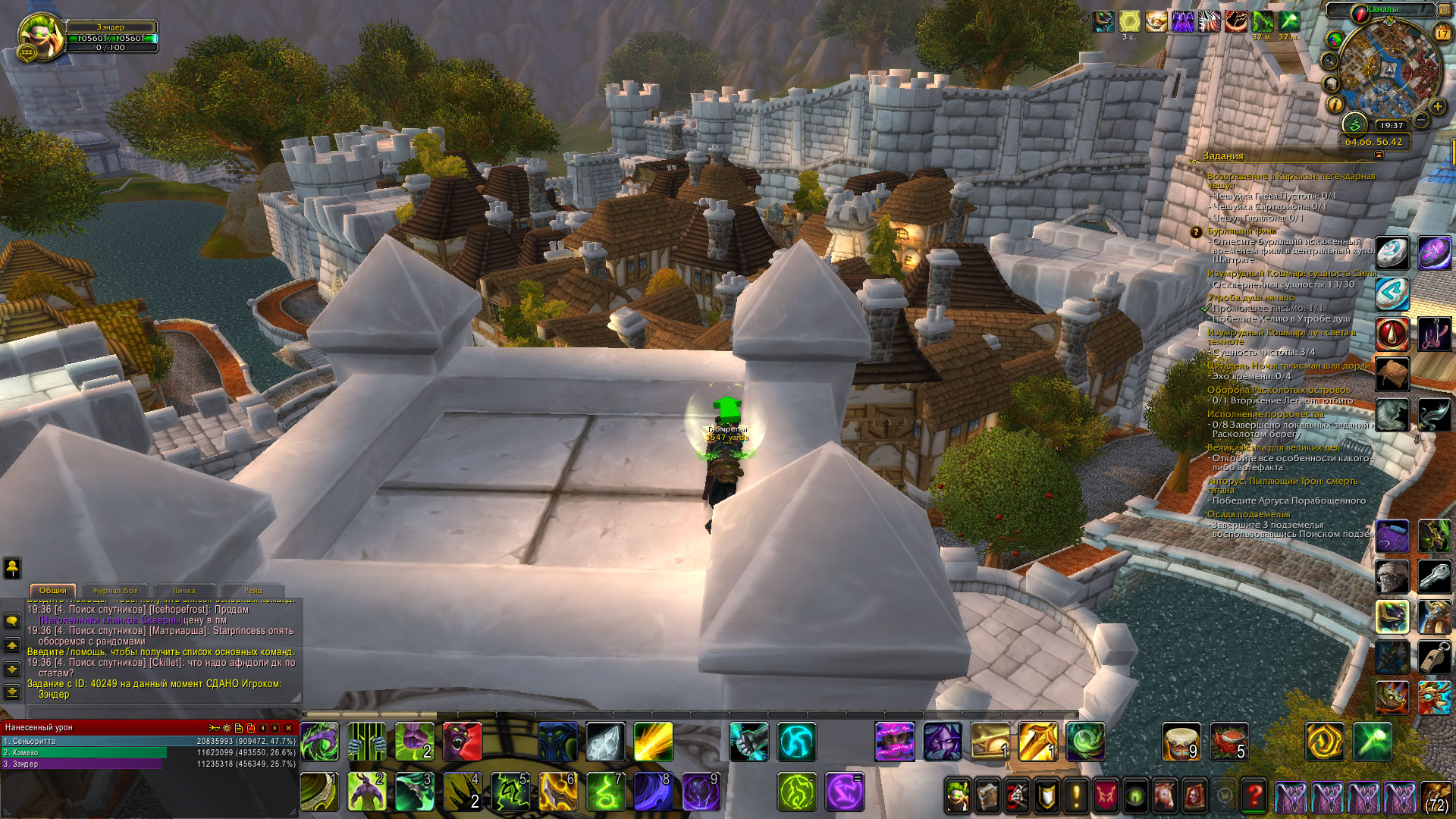Open the calendar showing day 17
This screenshot has height=819, width=1456.
tap(1442, 33)
